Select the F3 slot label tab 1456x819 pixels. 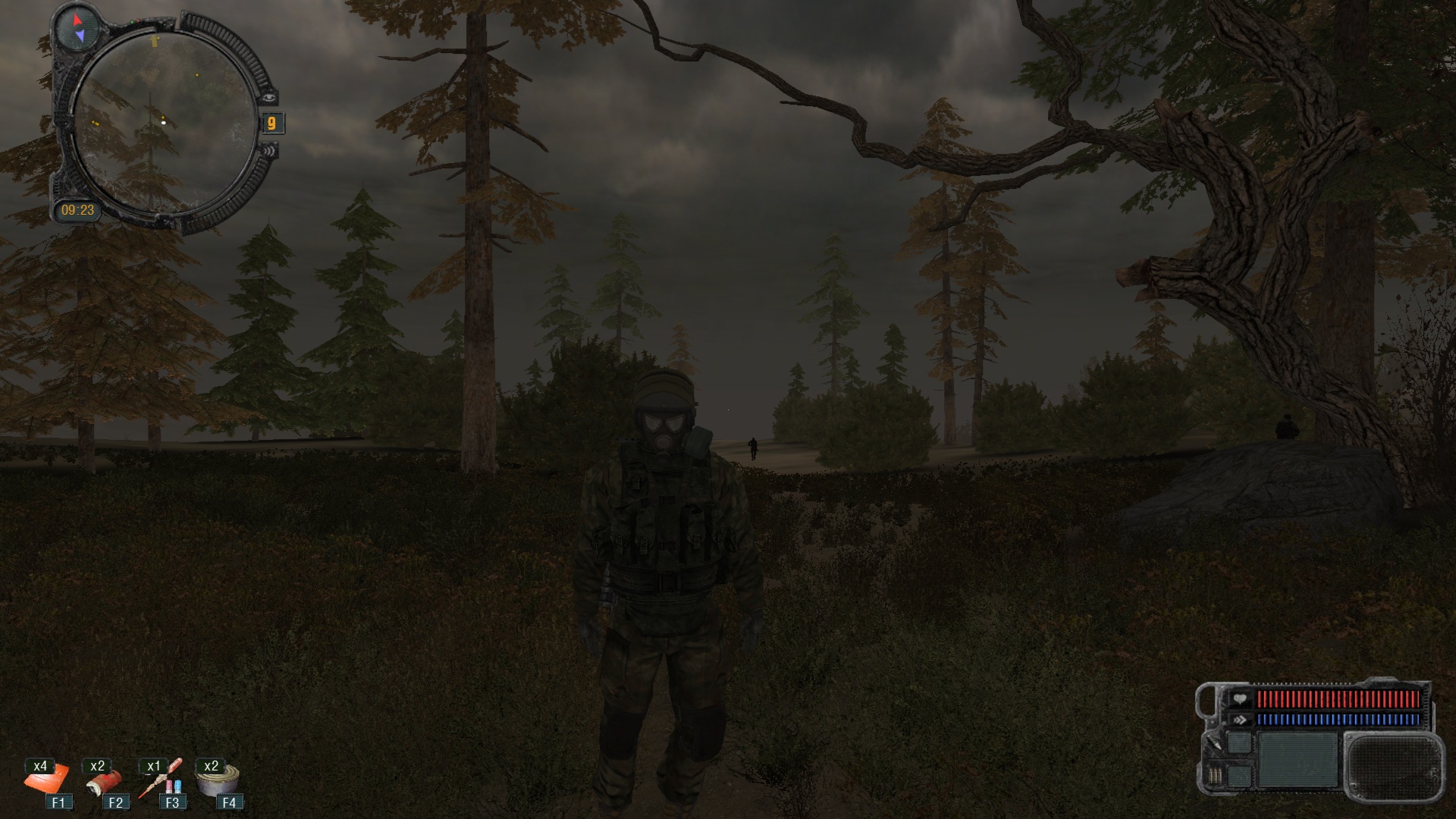click(x=171, y=802)
